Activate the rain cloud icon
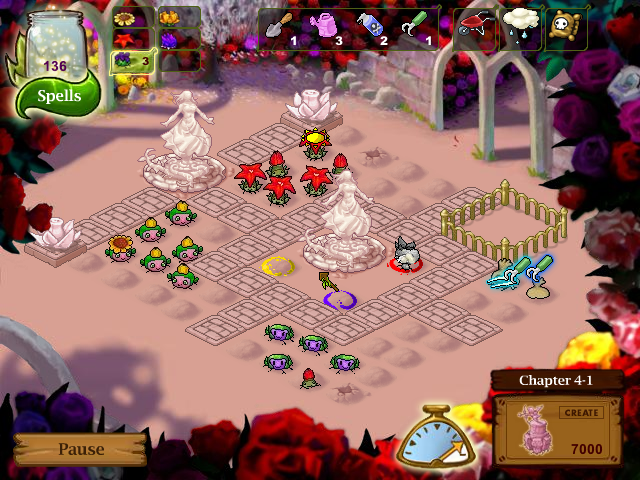Screen dimensions: 640x480 (x=521, y=28)
